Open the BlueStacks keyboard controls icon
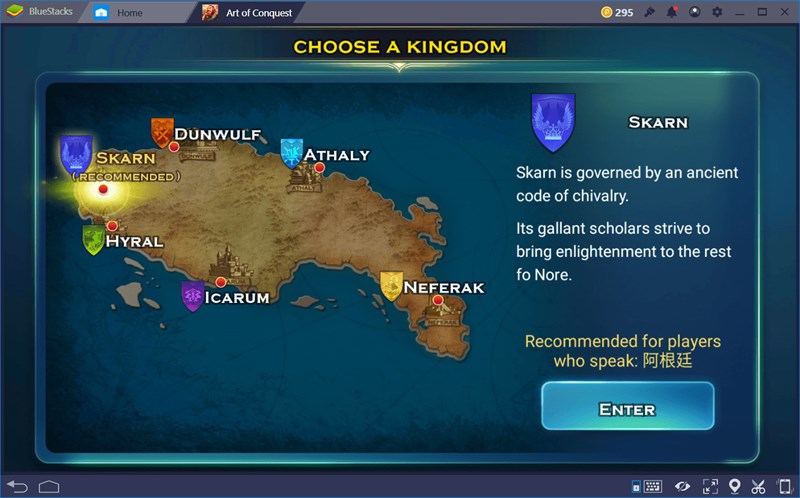The width and height of the screenshot is (800, 498). click(x=652, y=486)
